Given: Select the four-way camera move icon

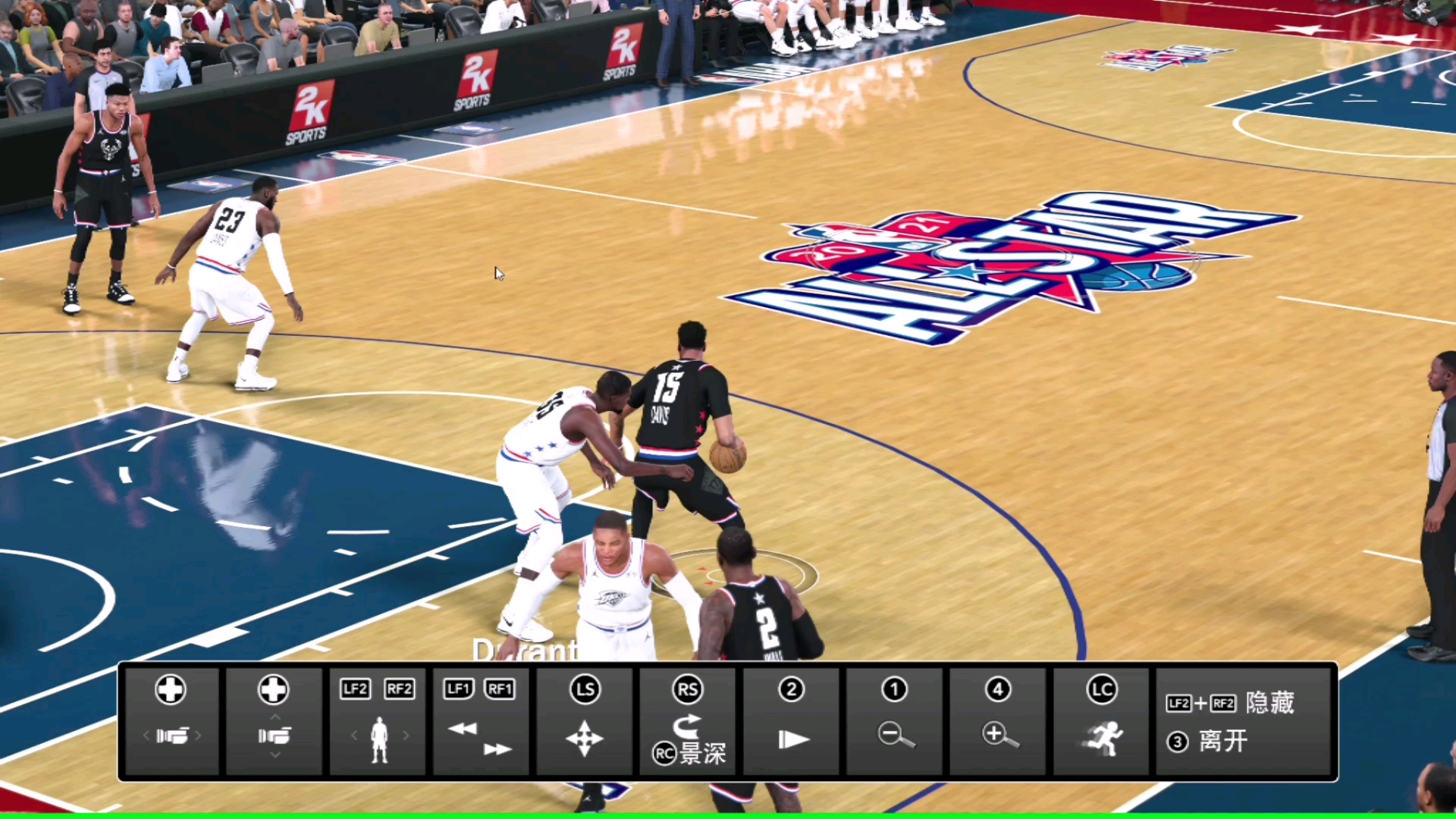Looking at the screenshot, I should (585, 738).
